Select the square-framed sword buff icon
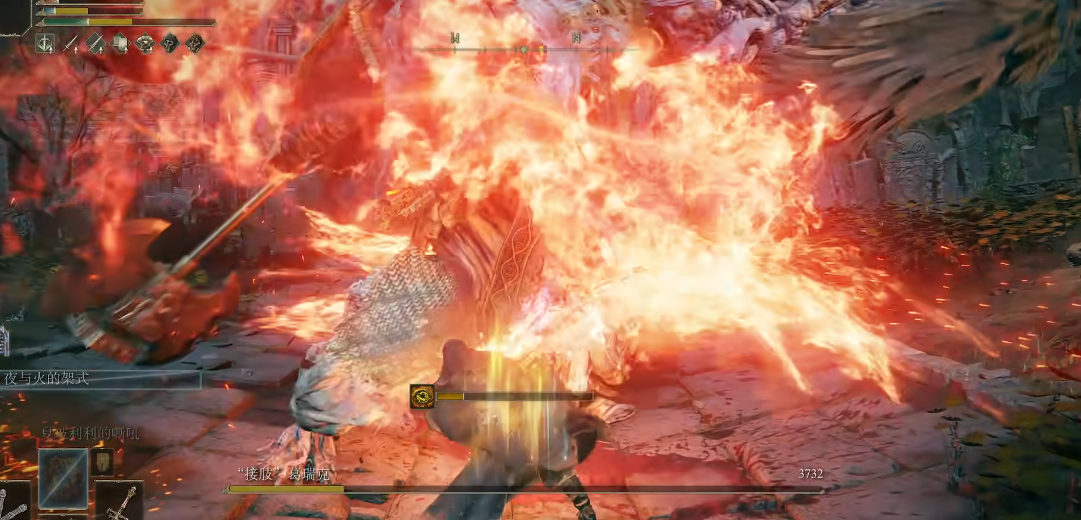Viewport: 1081px width, 520px height. pyautogui.click(x=46, y=43)
